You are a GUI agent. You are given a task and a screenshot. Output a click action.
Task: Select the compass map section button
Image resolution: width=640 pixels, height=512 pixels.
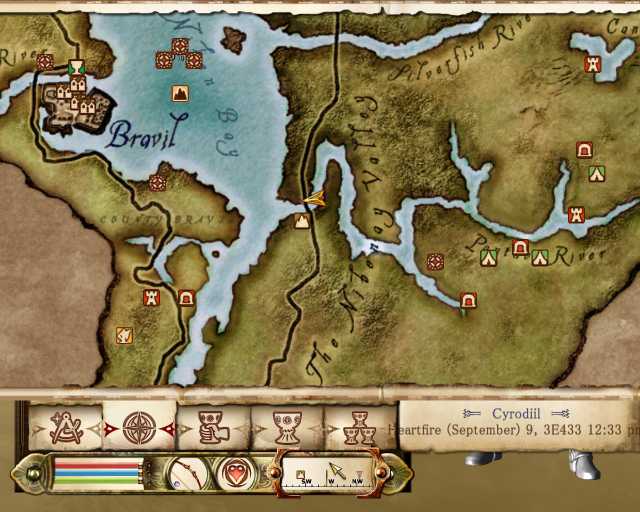328,471
